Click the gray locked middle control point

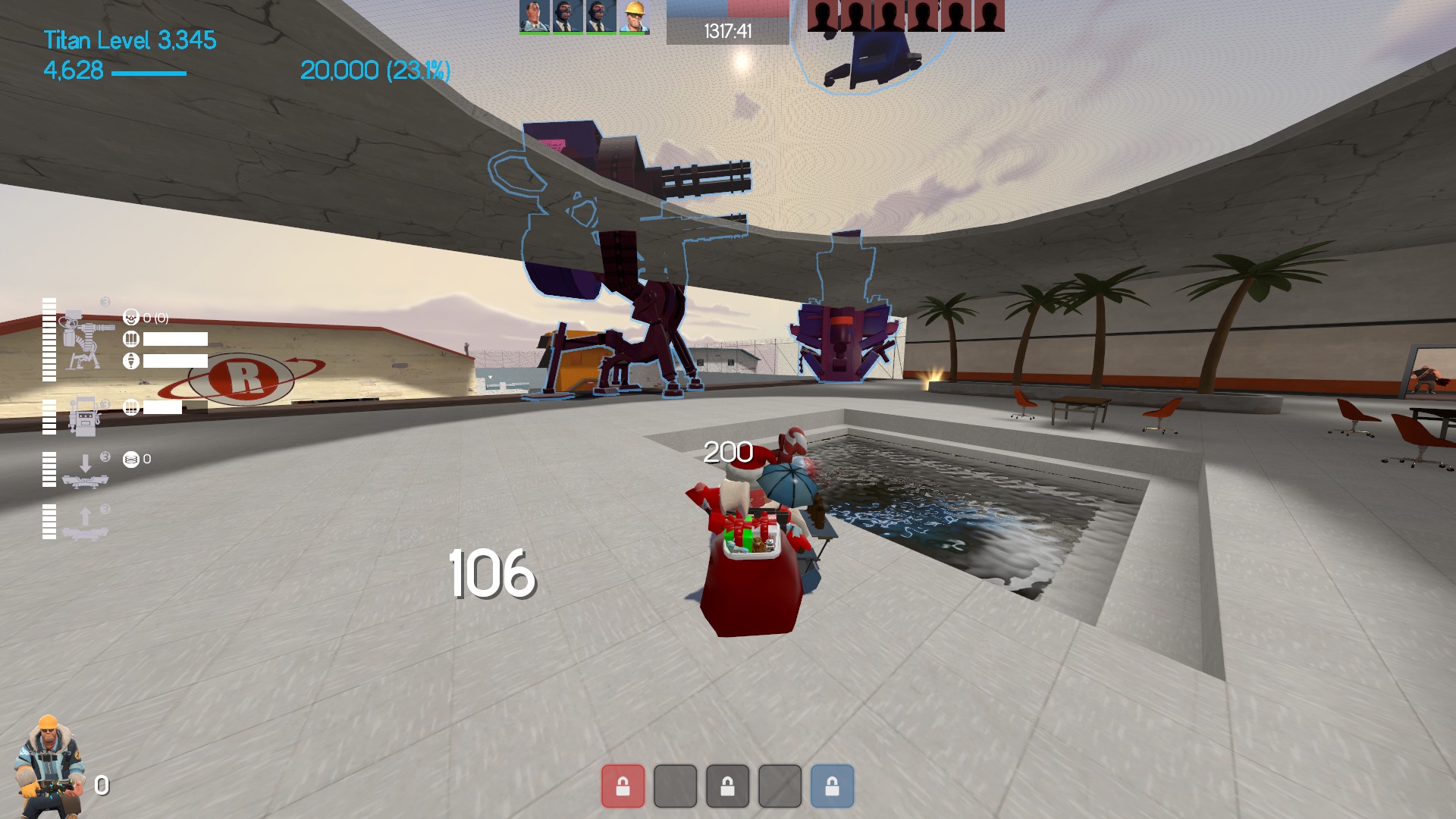click(727, 786)
